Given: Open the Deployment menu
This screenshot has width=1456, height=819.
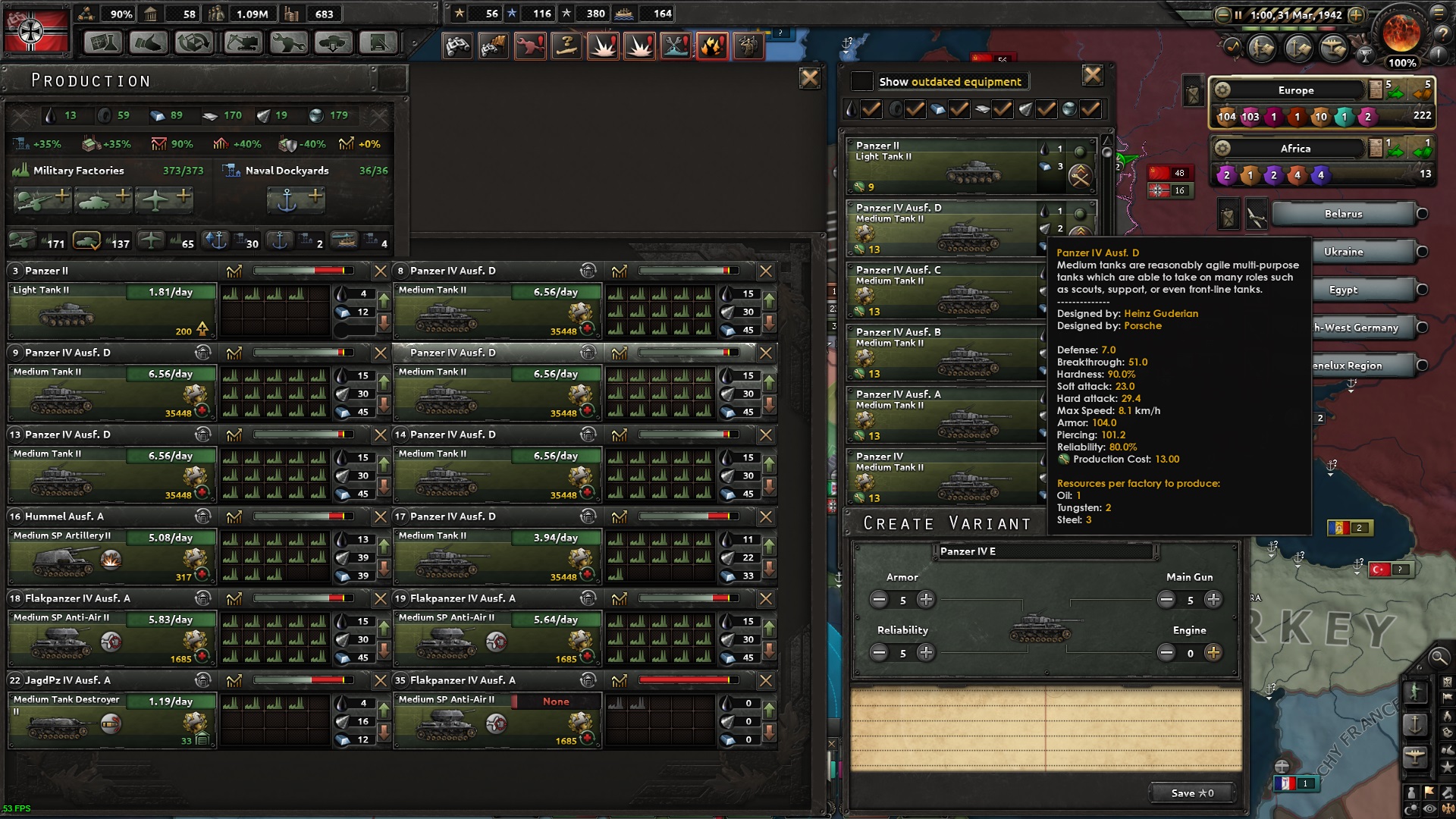Looking at the screenshot, I should coord(333,42).
